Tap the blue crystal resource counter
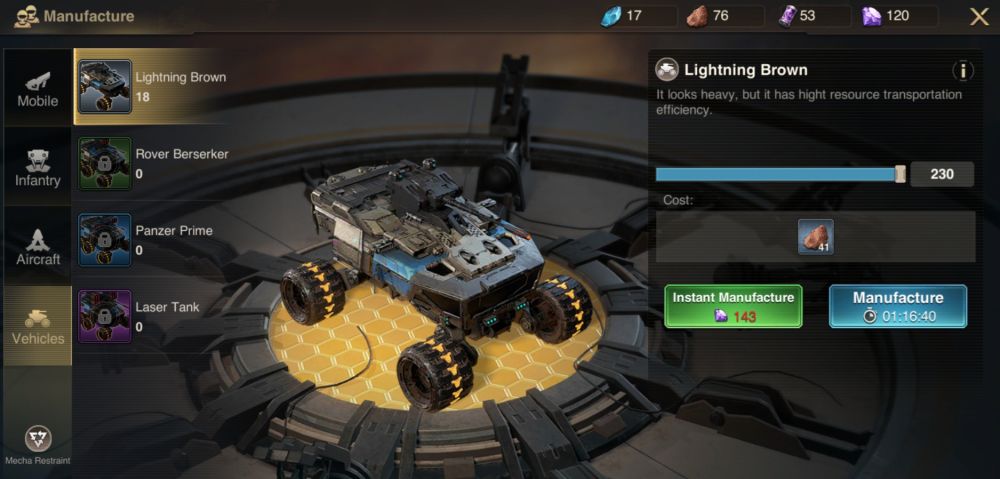Image resolution: width=1000 pixels, height=479 pixels. [626, 16]
